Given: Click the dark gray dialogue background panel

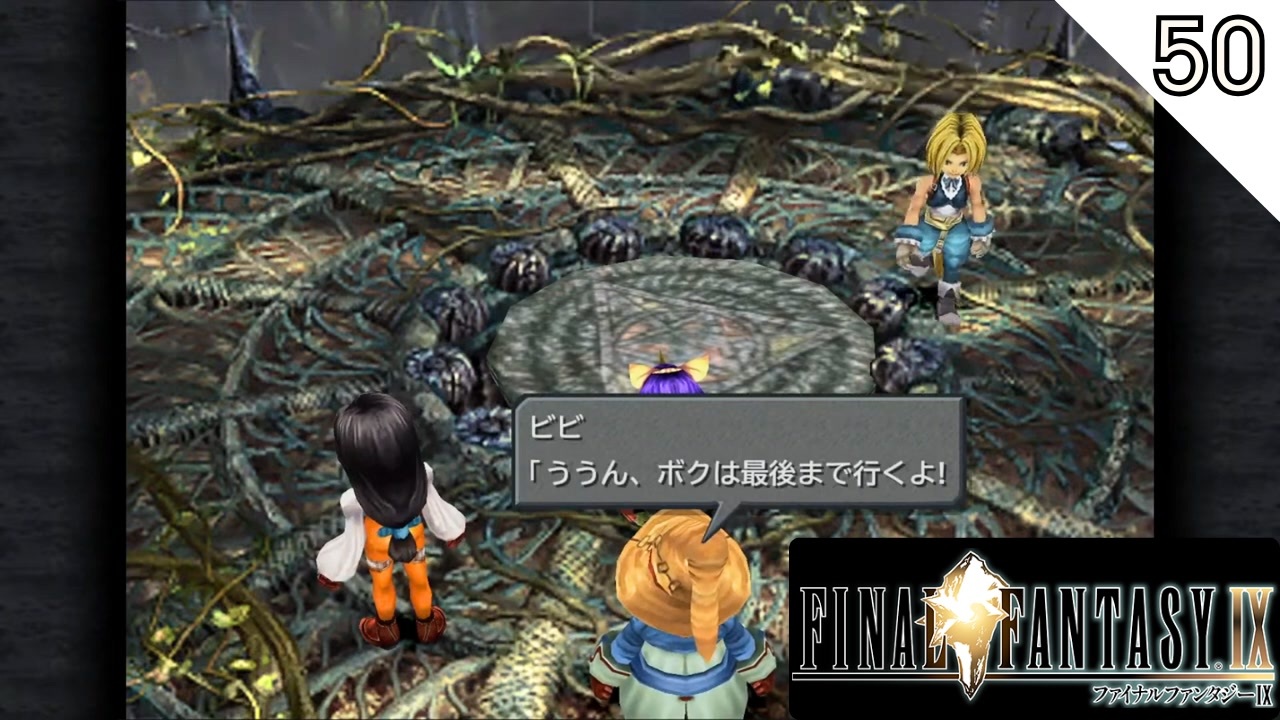Looking at the screenshot, I should (850, 430).
